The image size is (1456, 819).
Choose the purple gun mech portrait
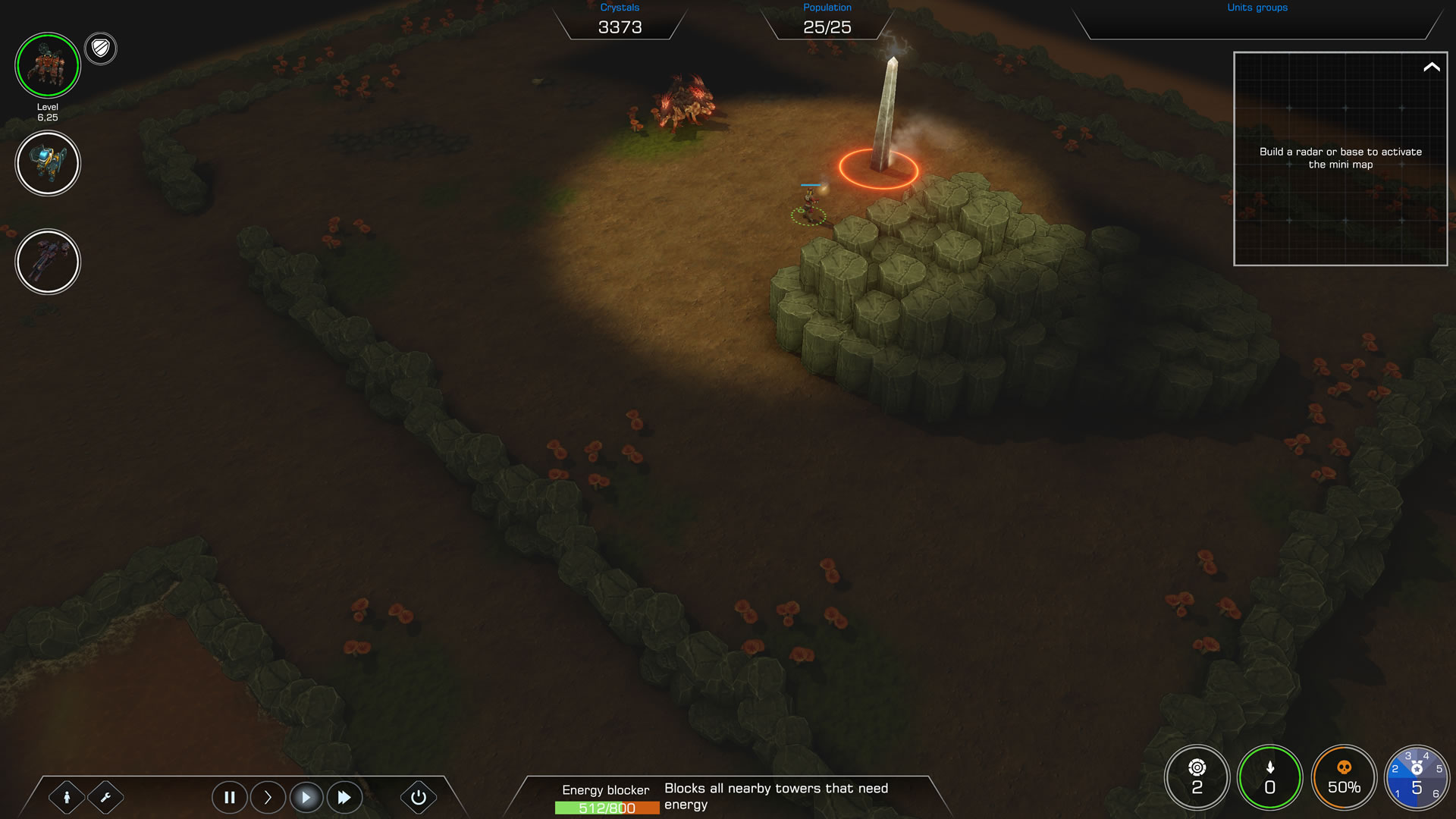(48, 262)
